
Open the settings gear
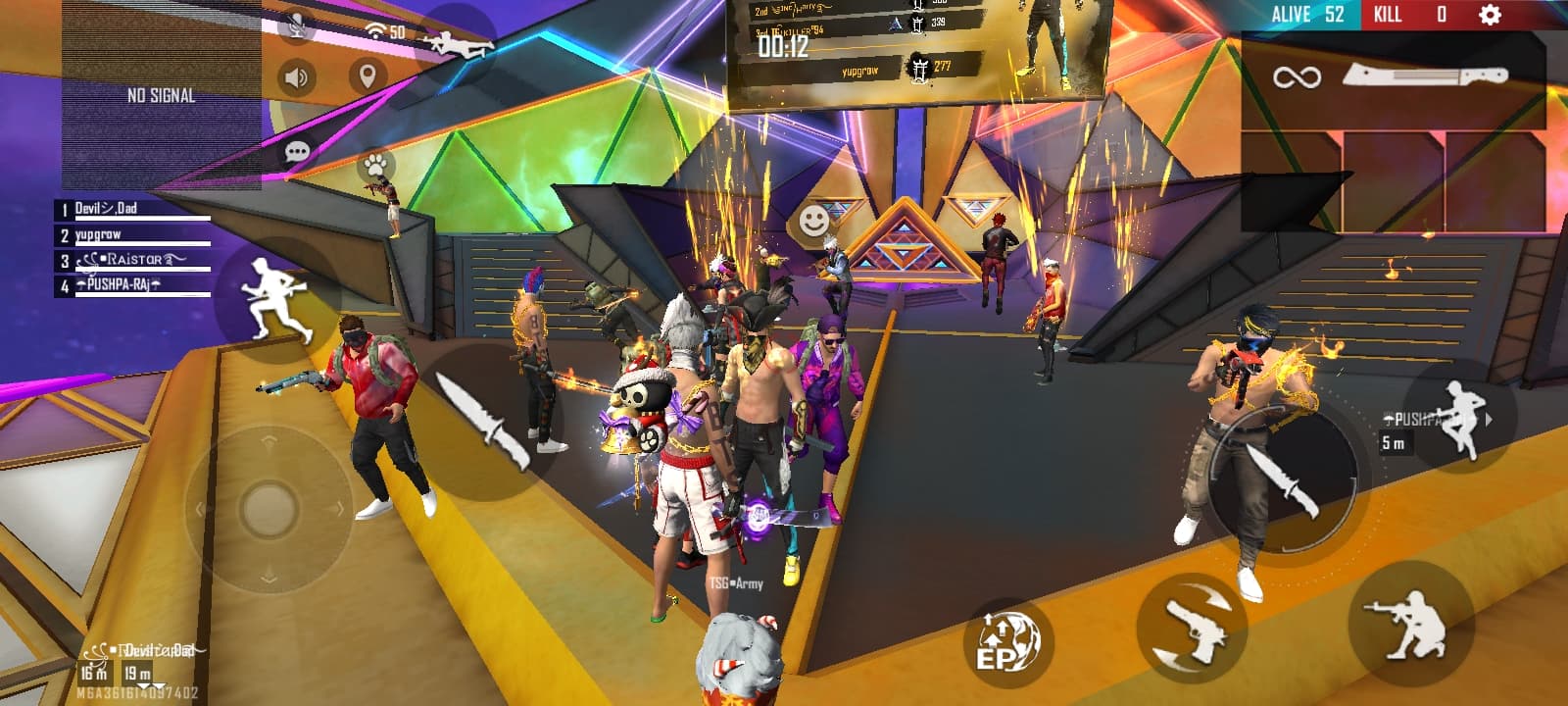coord(1490,15)
